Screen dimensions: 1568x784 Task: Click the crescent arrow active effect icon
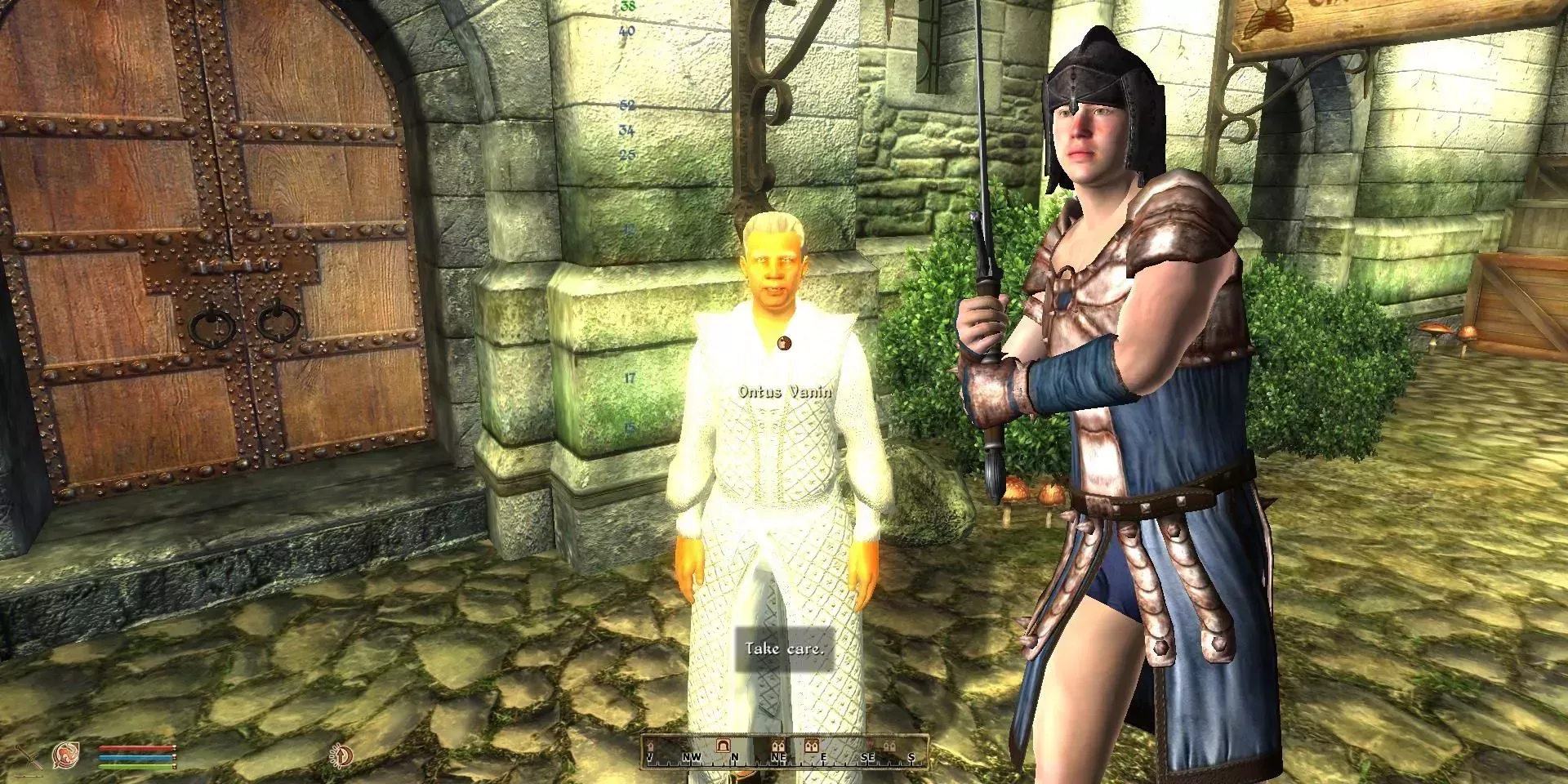click(341, 755)
